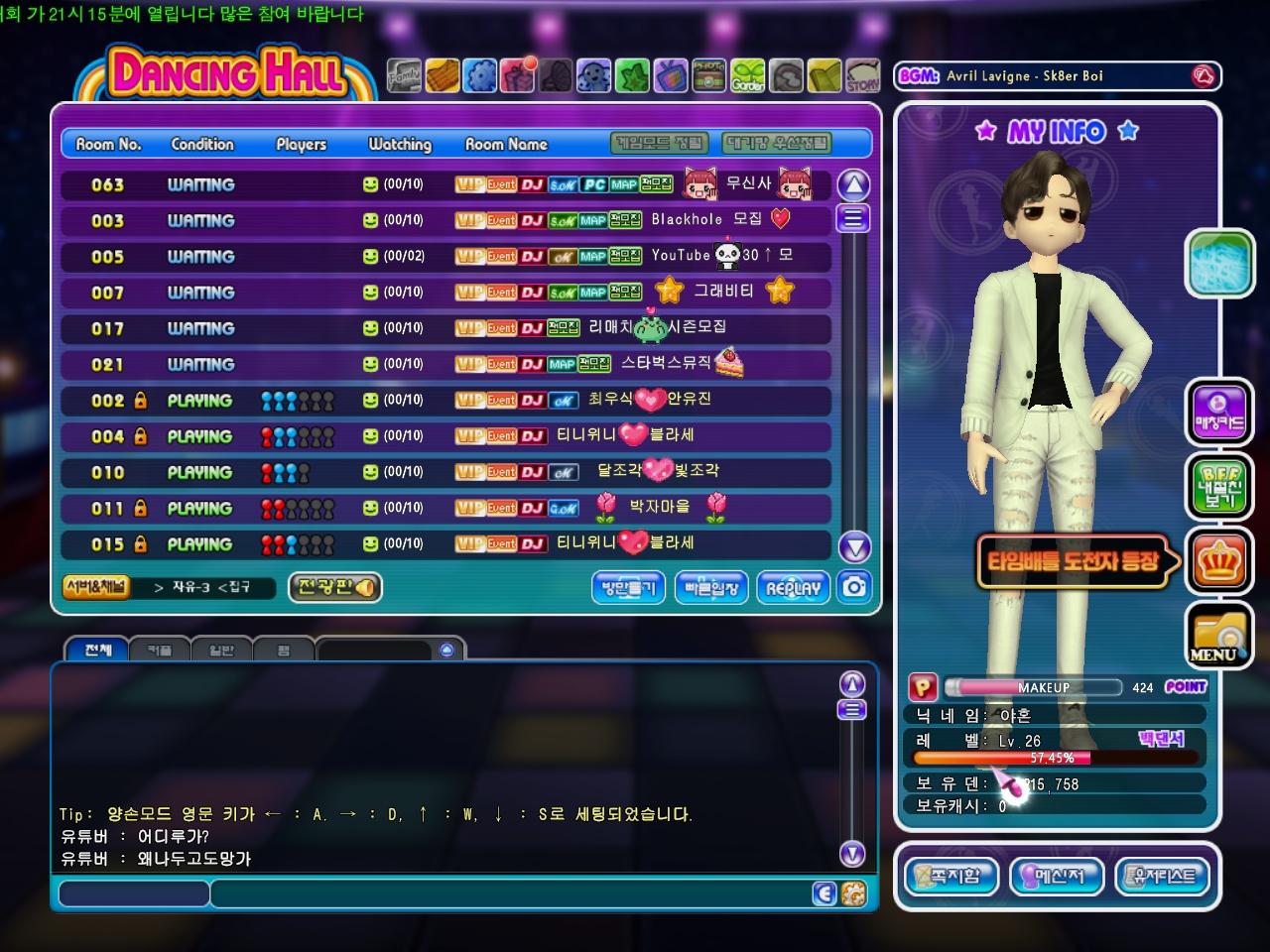This screenshot has height=952, width=1270.
Task: Open the 유저리스트 user list button
Action: [x=1164, y=876]
